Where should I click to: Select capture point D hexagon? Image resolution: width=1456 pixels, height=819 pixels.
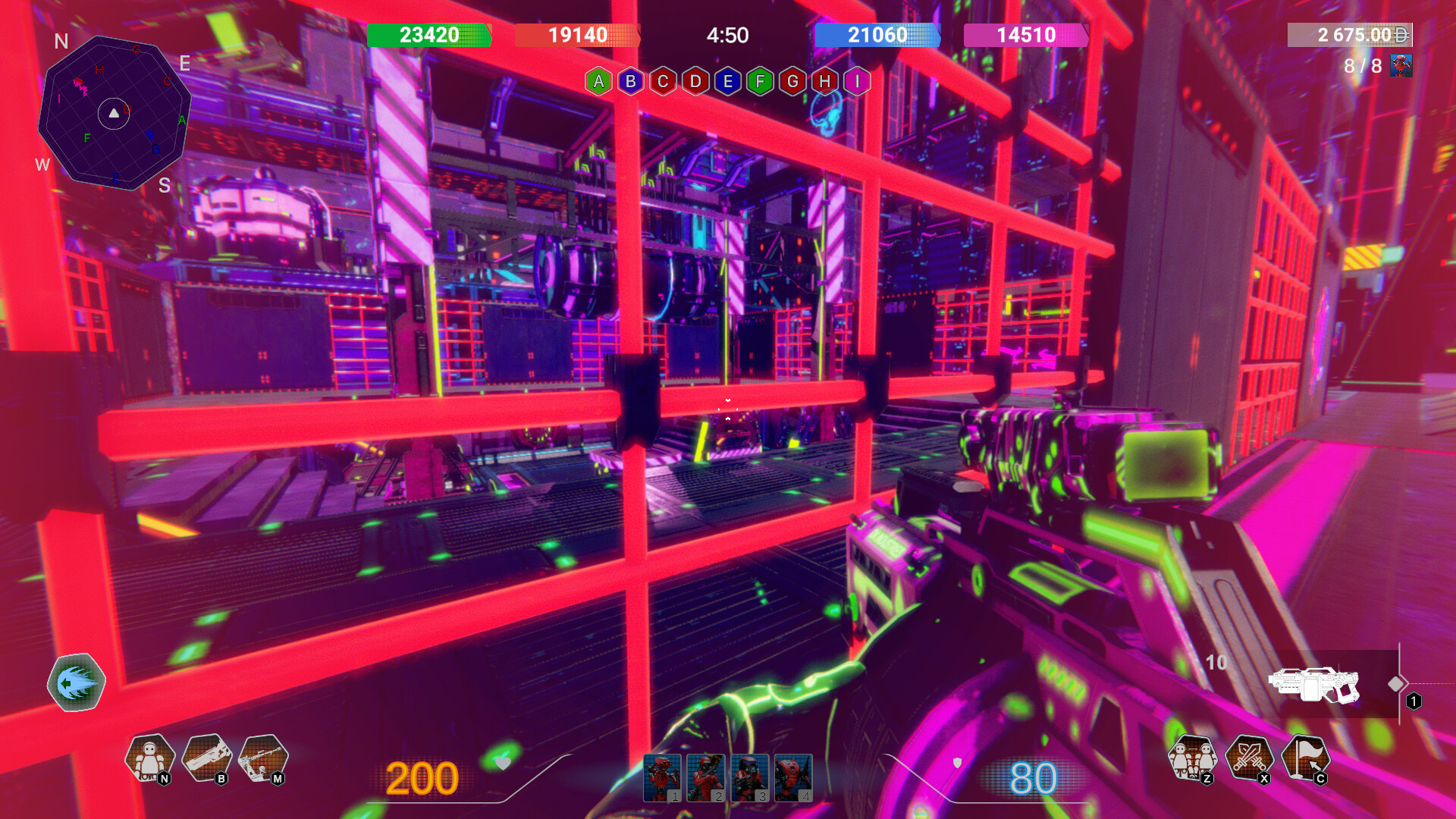click(x=695, y=81)
